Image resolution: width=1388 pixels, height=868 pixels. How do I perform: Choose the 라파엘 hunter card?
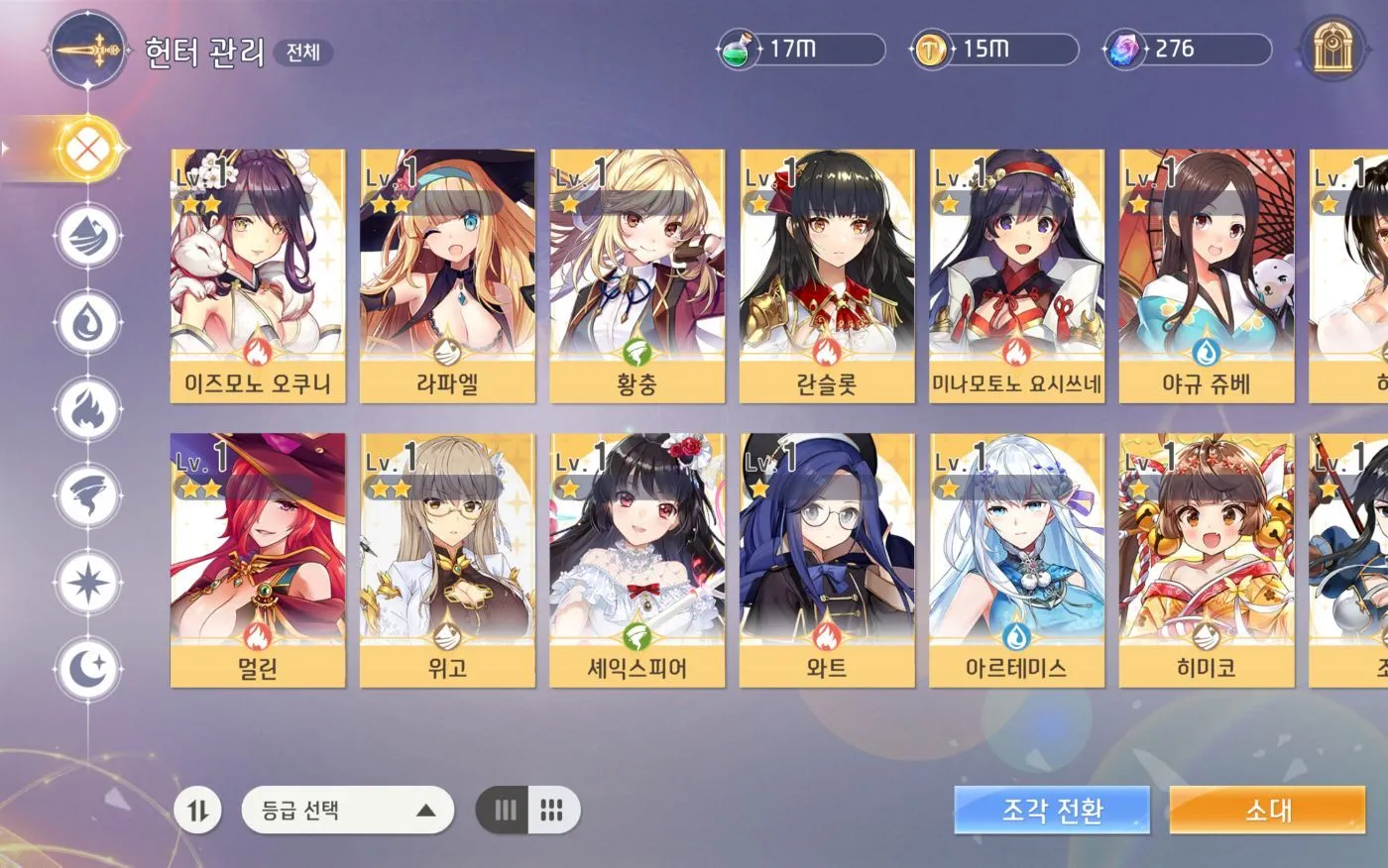447,275
